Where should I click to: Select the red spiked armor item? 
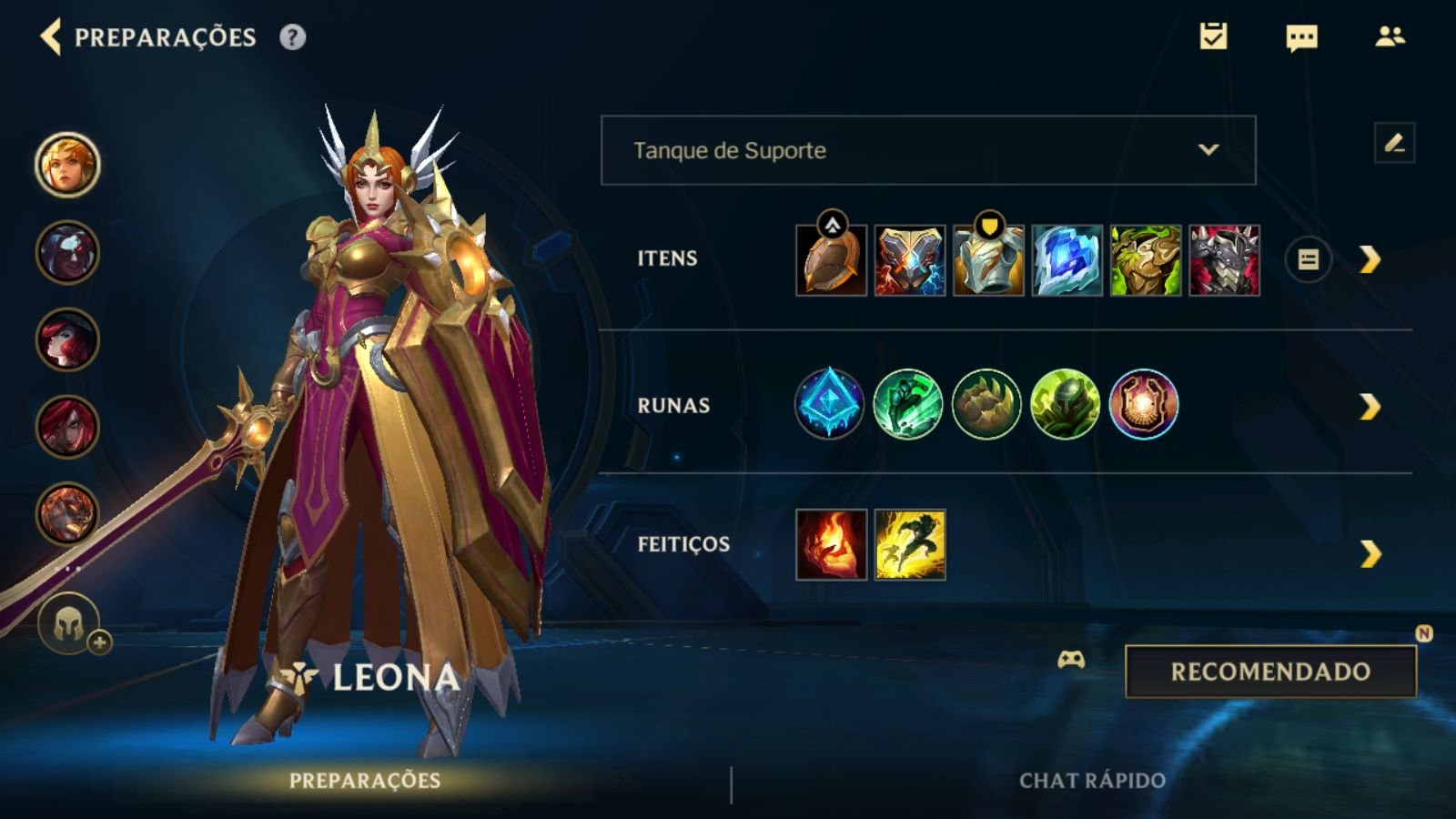pyautogui.click(x=1224, y=260)
